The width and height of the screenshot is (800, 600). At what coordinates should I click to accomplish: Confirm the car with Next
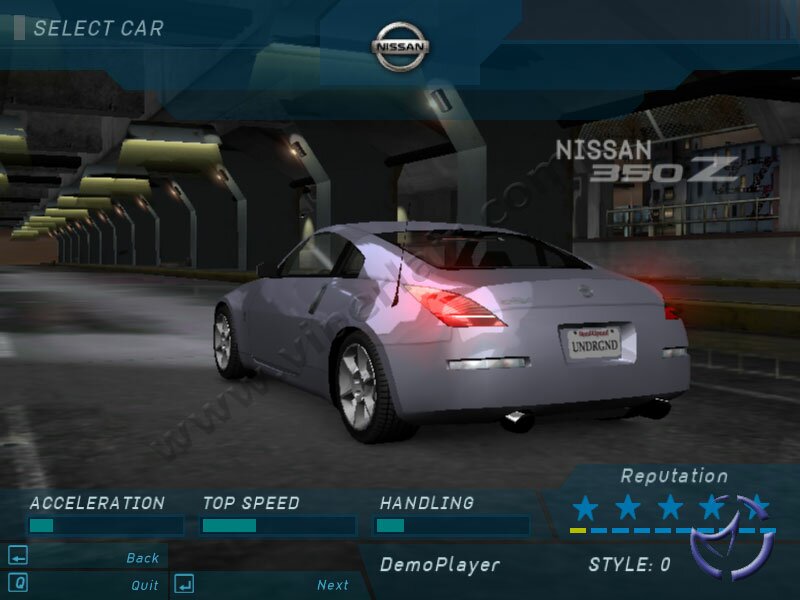332,585
